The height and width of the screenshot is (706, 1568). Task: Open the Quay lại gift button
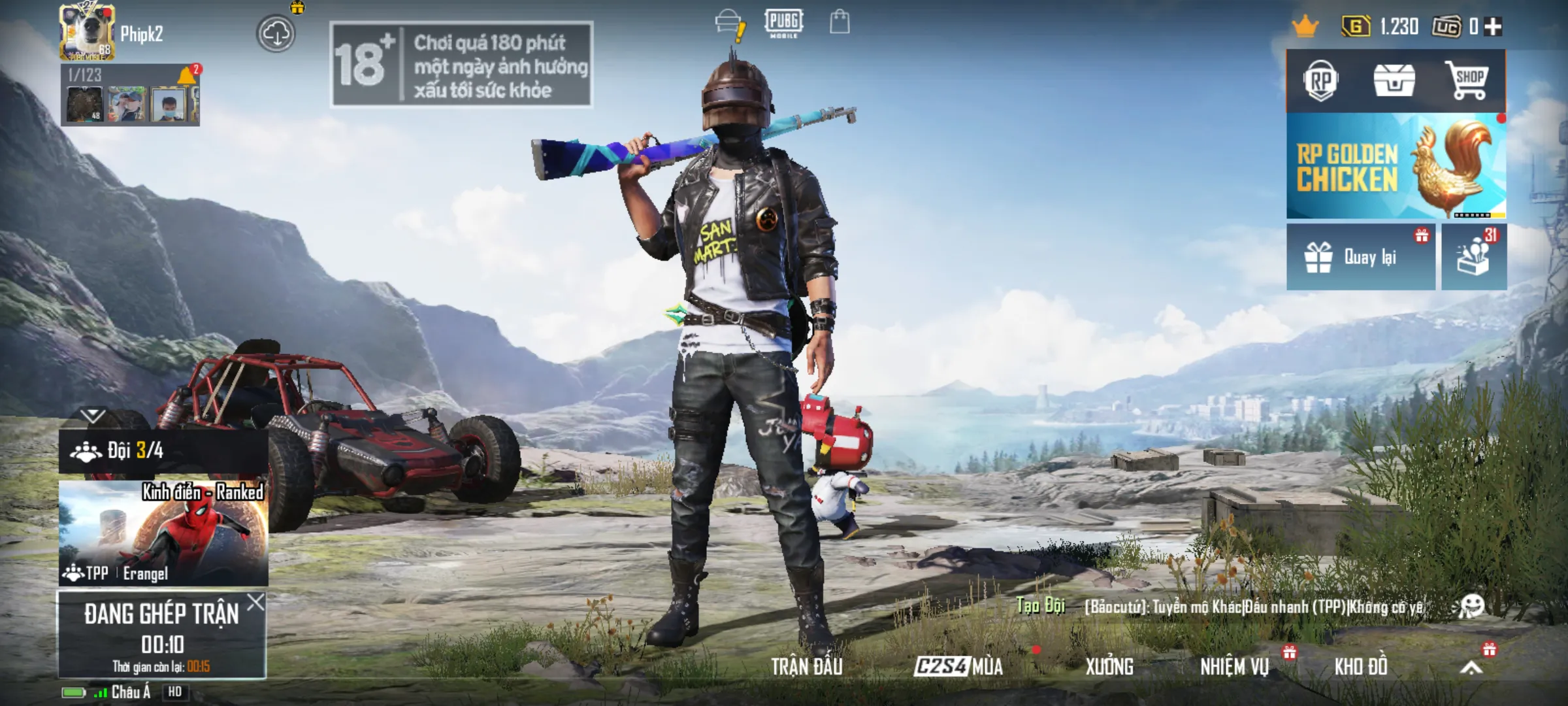click(x=1360, y=257)
